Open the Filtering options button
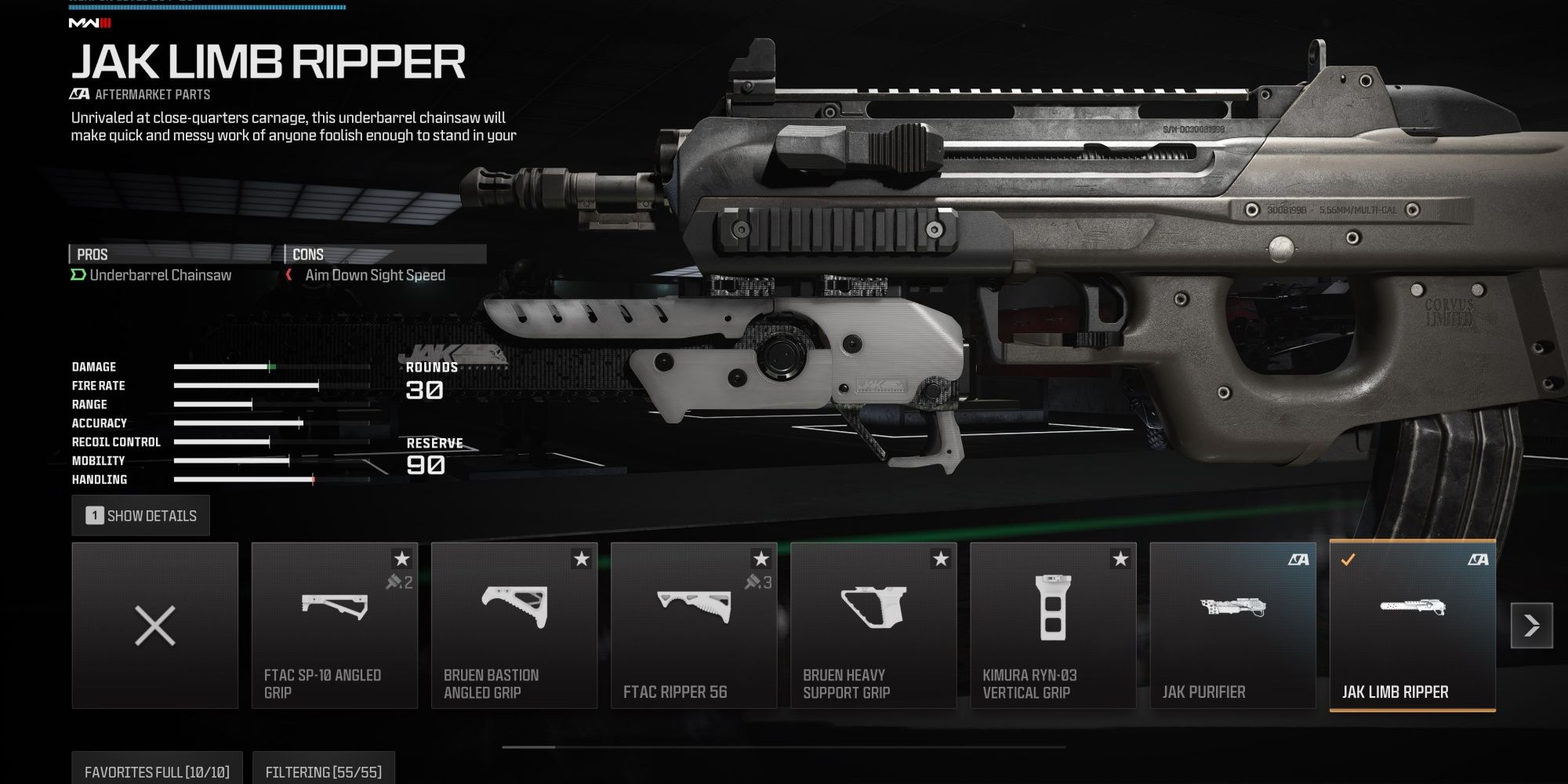The height and width of the screenshot is (784, 1568). pos(323,771)
